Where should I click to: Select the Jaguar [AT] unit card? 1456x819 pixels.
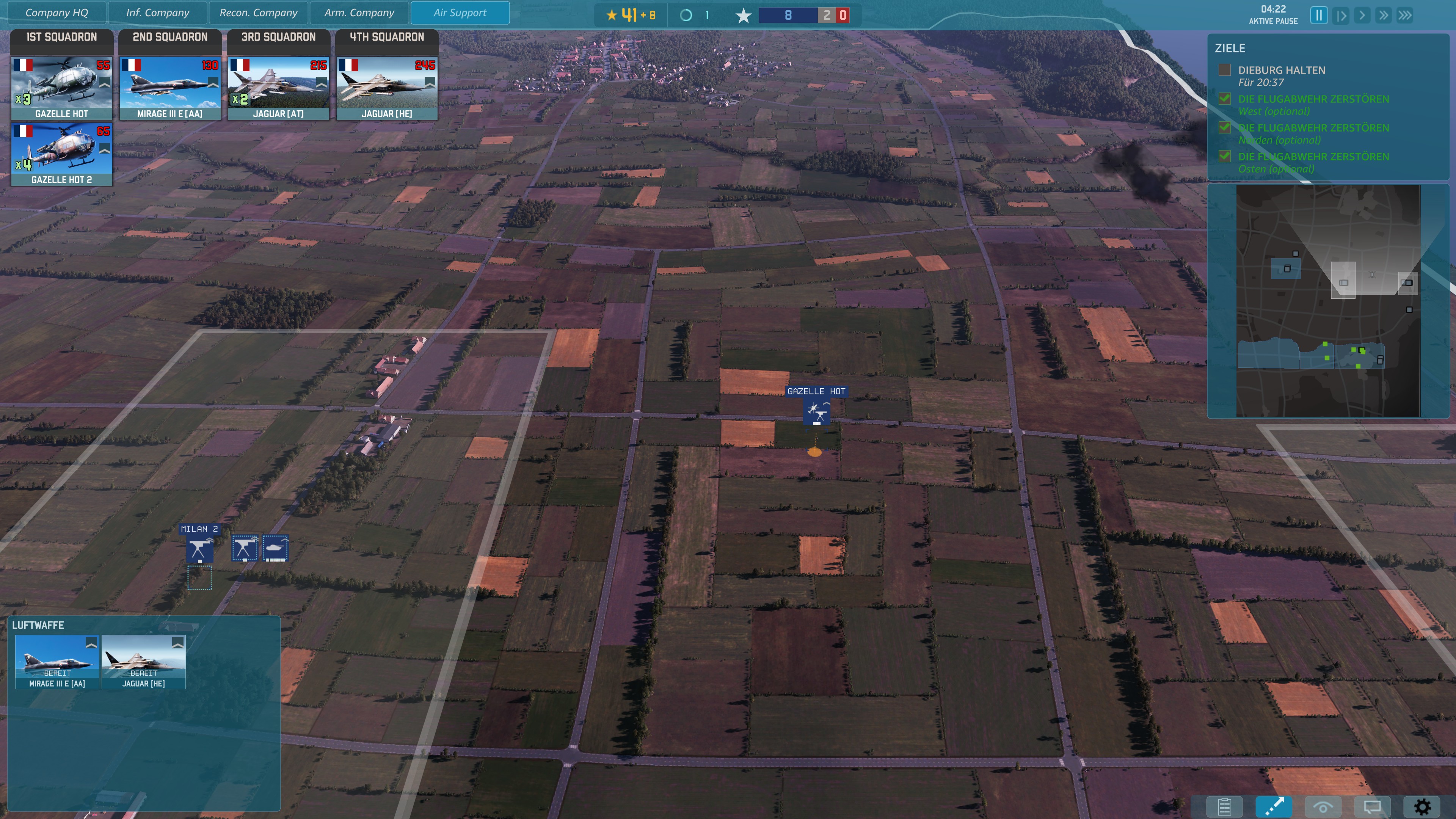279,88
